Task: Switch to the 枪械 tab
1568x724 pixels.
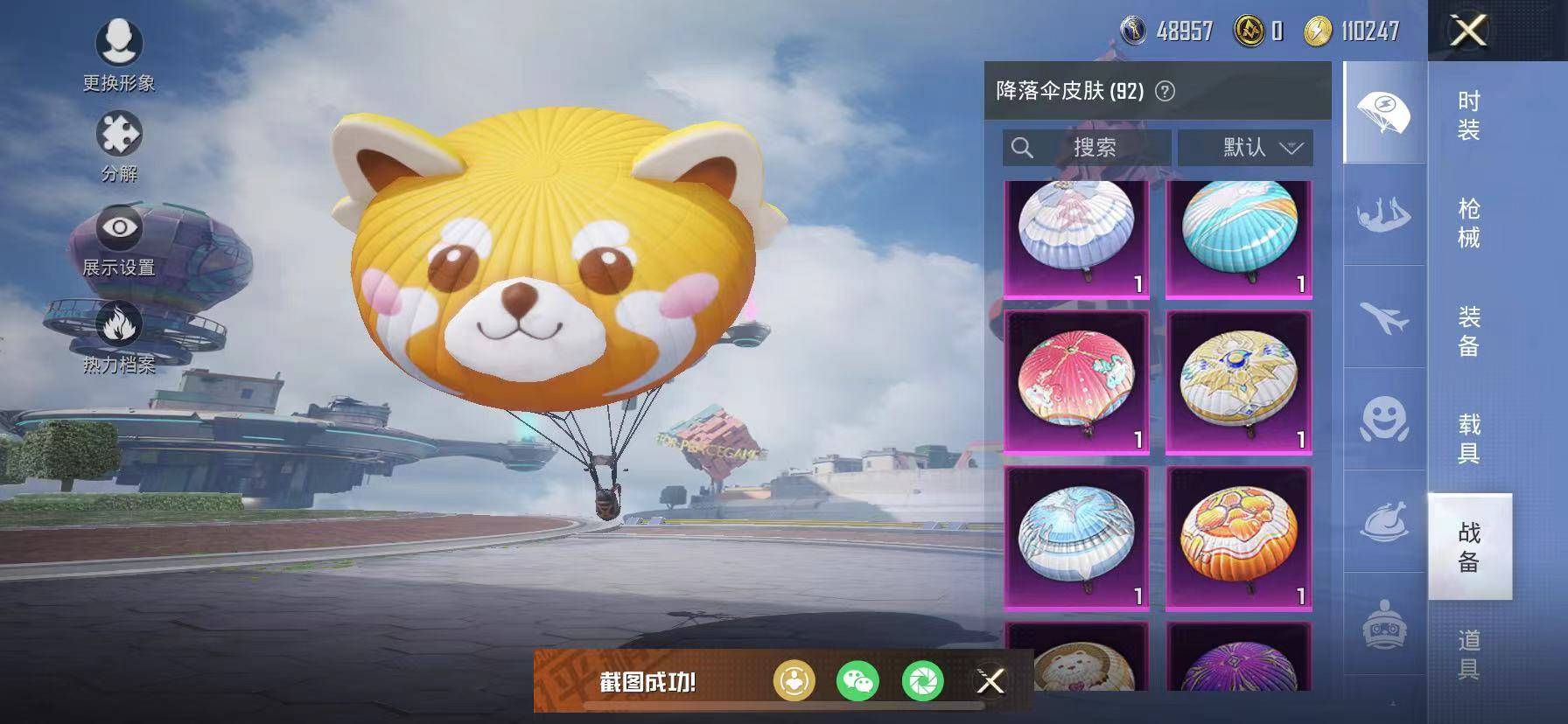Action: point(1470,224)
